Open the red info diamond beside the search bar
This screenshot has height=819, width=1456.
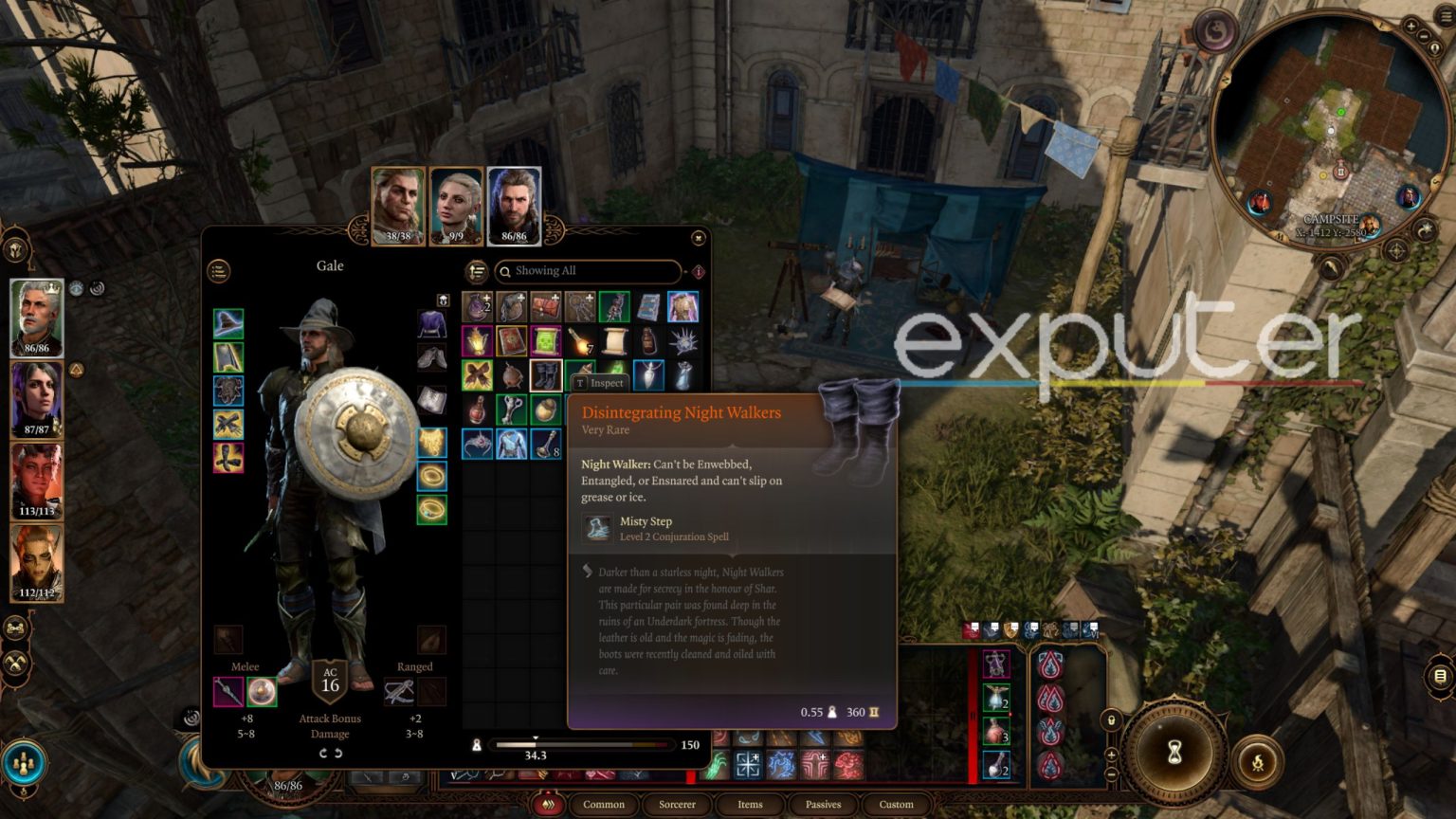[697, 271]
